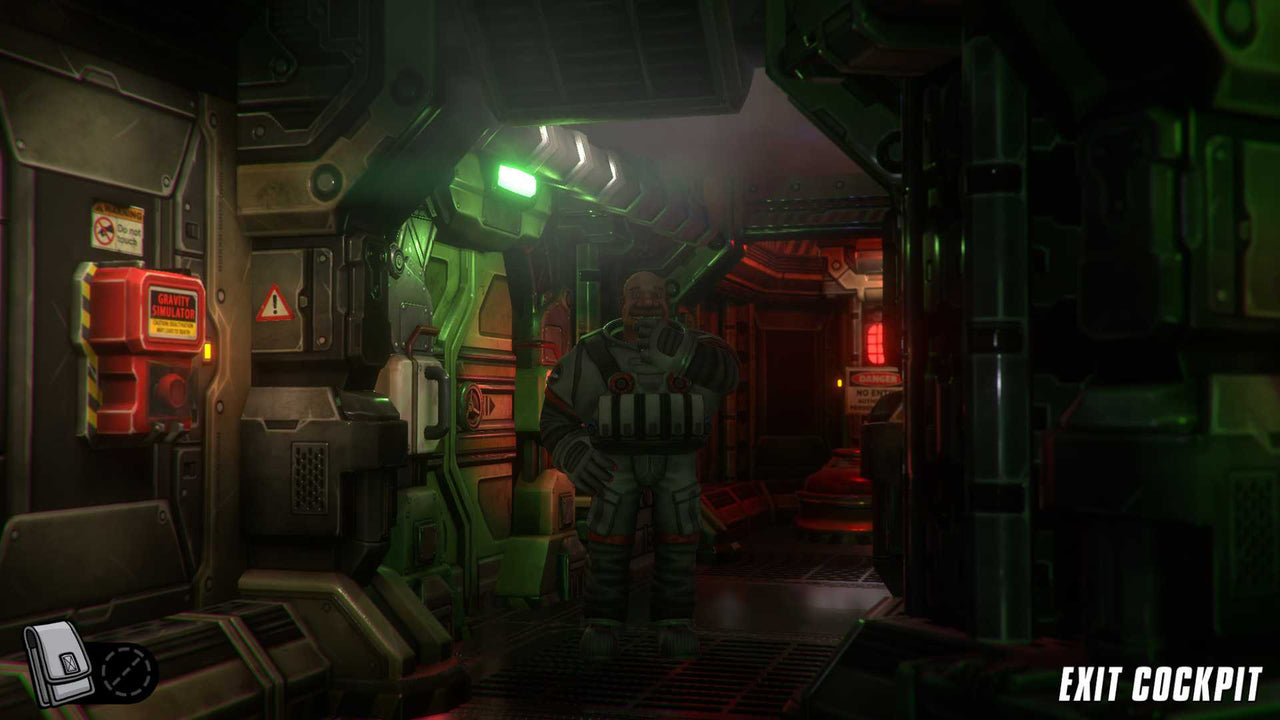This screenshot has height=720, width=1280.
Task: Open the inventory satchel icon
Action: tap(55, 665)
